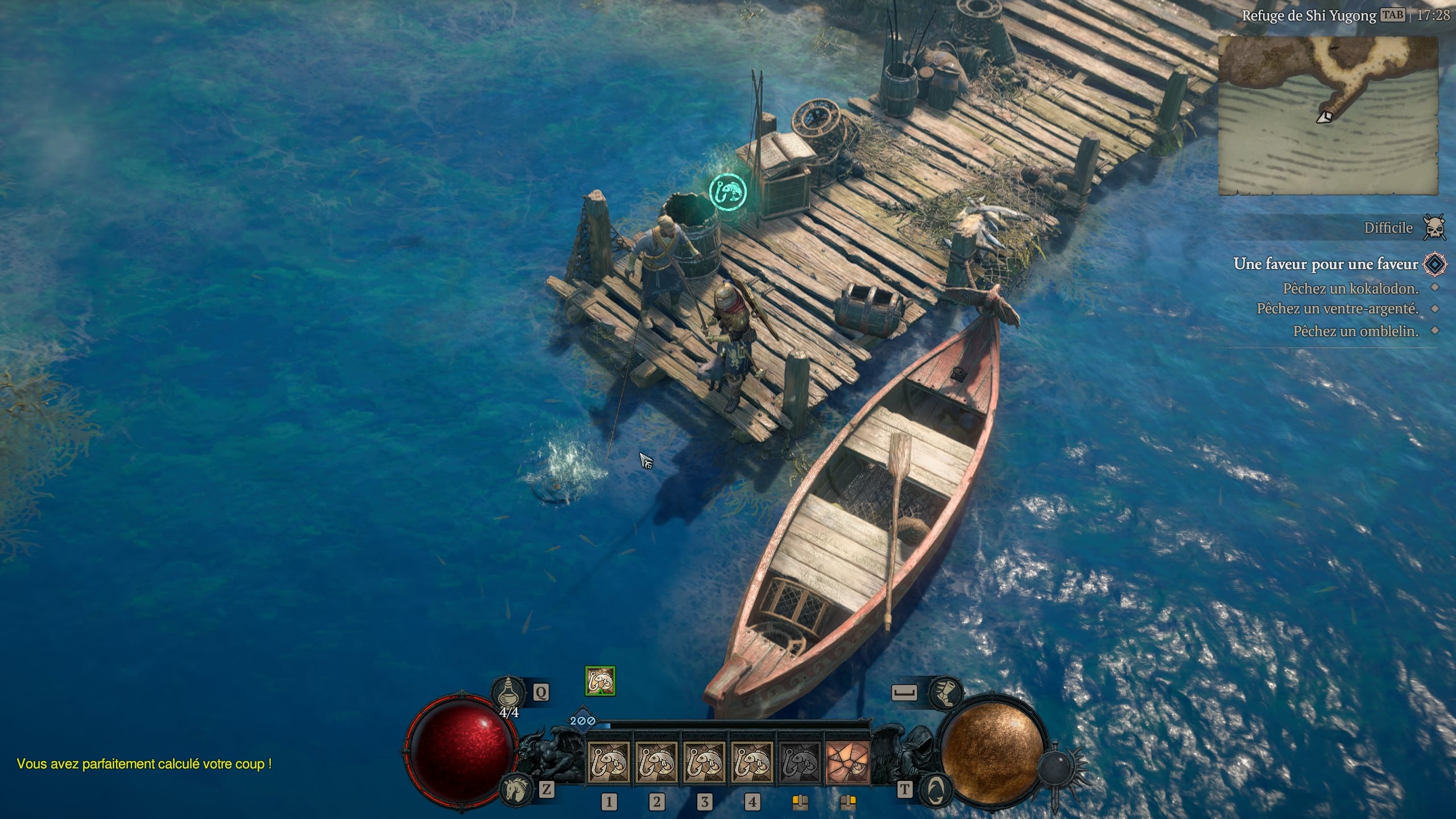
Task: Click the TAB prompt to open the full map
Action: coord(1392,16)
